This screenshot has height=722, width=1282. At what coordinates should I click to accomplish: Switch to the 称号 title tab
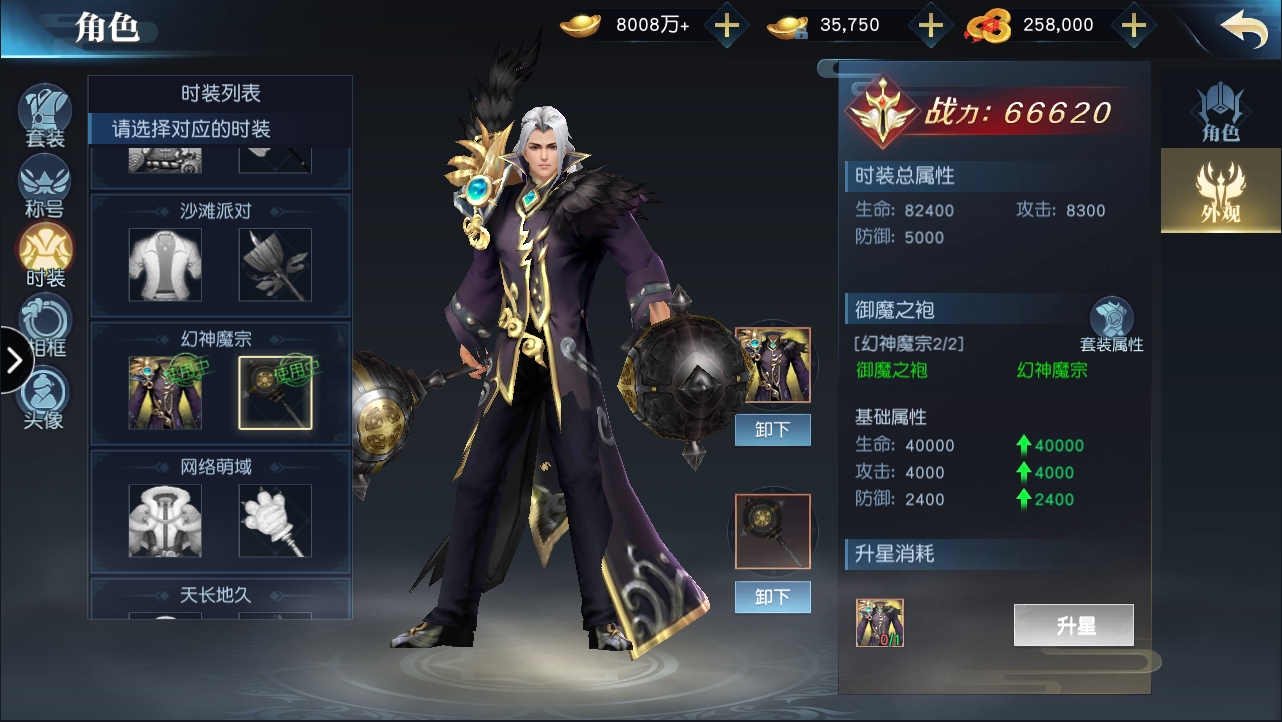pos(45,187)
